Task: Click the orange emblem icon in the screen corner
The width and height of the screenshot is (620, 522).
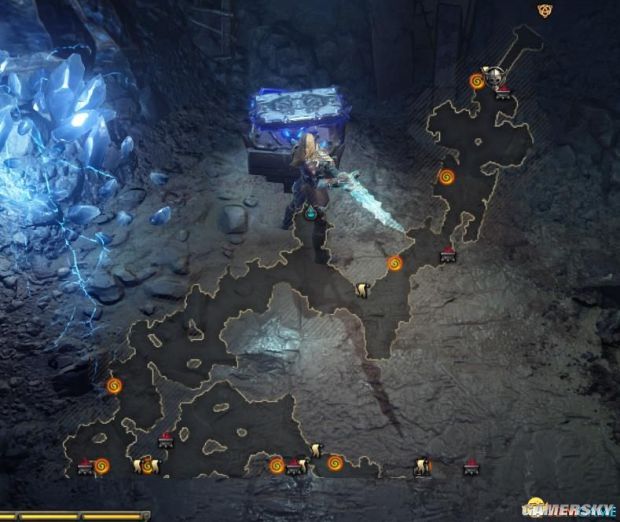Action: point(545,10)
